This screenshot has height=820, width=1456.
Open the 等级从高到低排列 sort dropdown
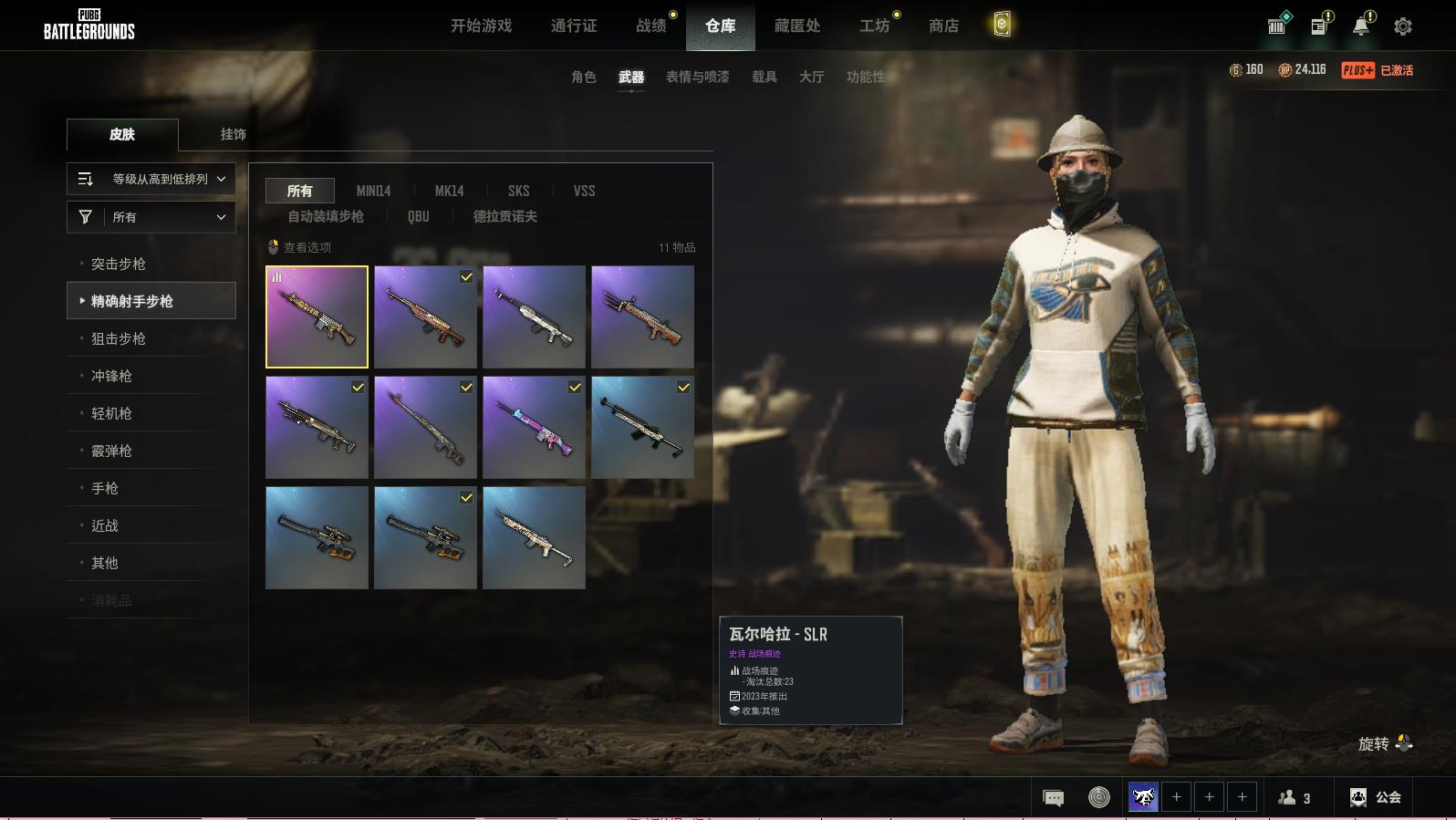click(x=151, y=179)
